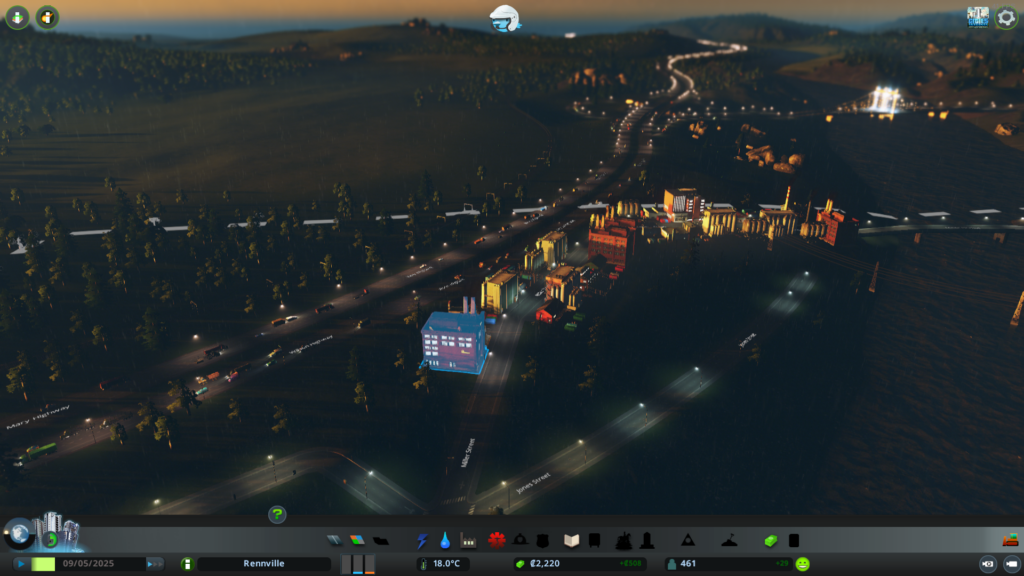1024x576 pixels.
Task: Toggle the play/pause simulation button
Action: tap(20, 564)
